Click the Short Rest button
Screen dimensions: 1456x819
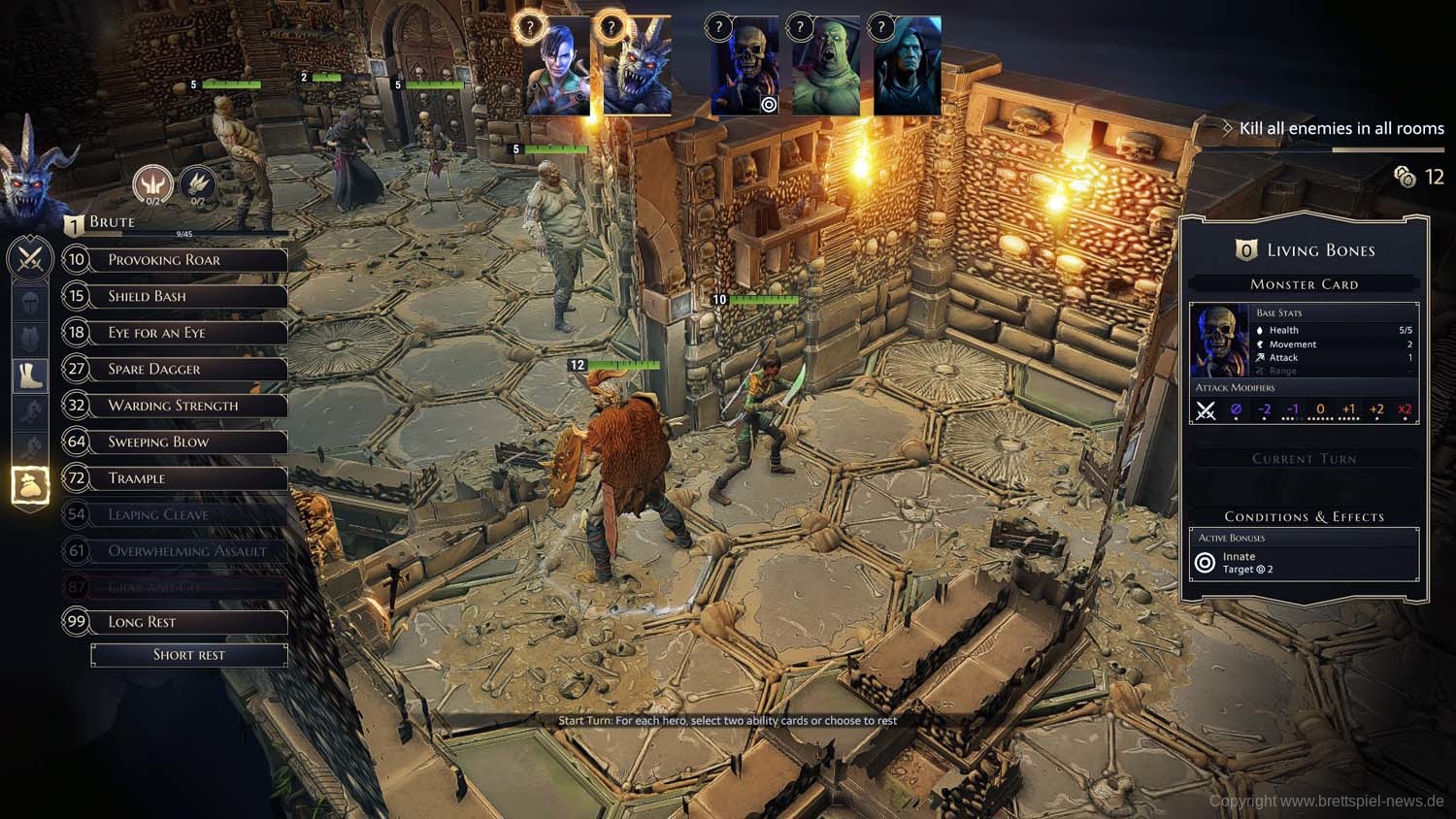(189, 655)
